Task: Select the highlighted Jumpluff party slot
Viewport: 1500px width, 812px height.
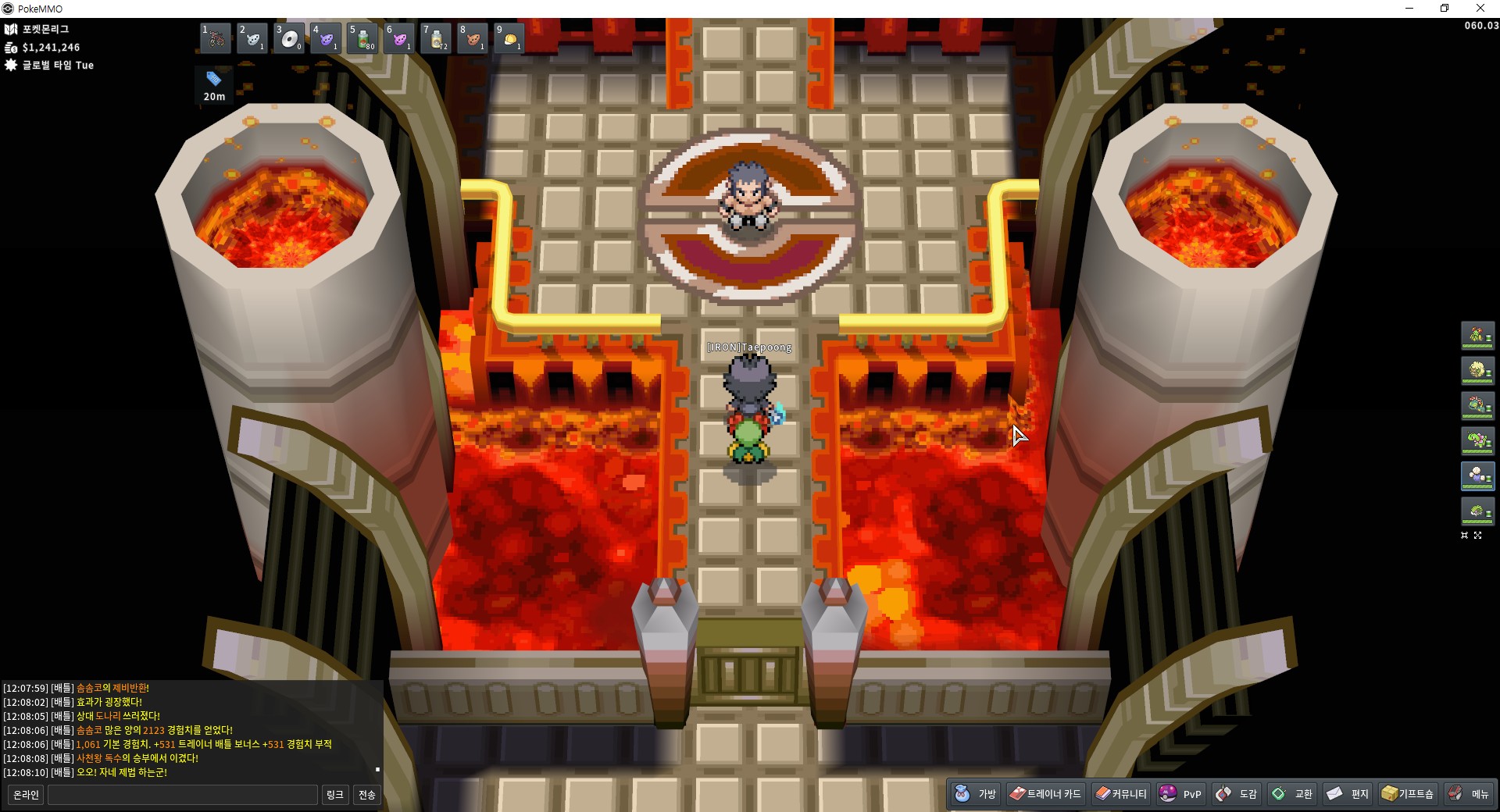Action: point(1477,475)
